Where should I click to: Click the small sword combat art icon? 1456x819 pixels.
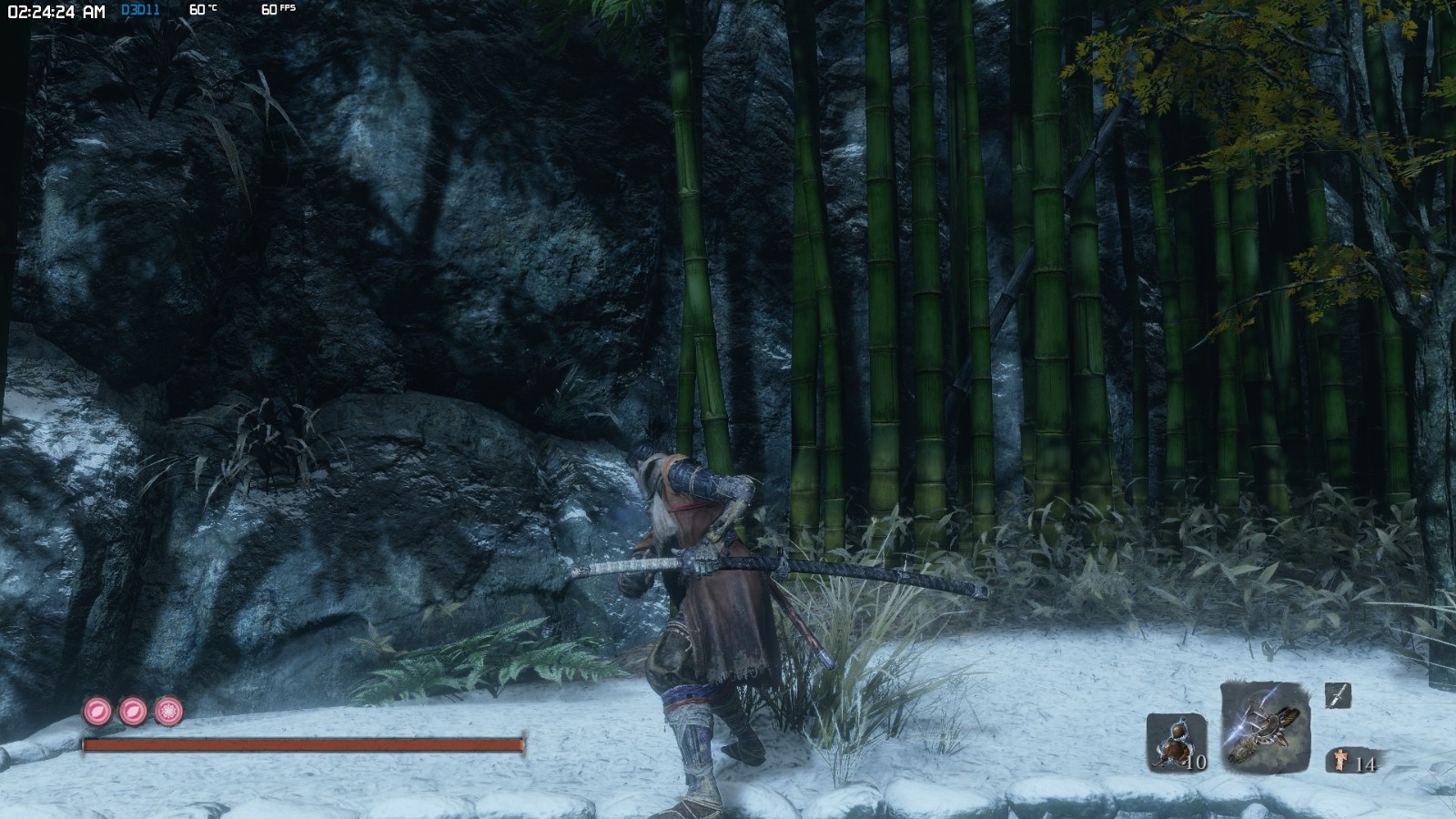tap(1337, 696)
